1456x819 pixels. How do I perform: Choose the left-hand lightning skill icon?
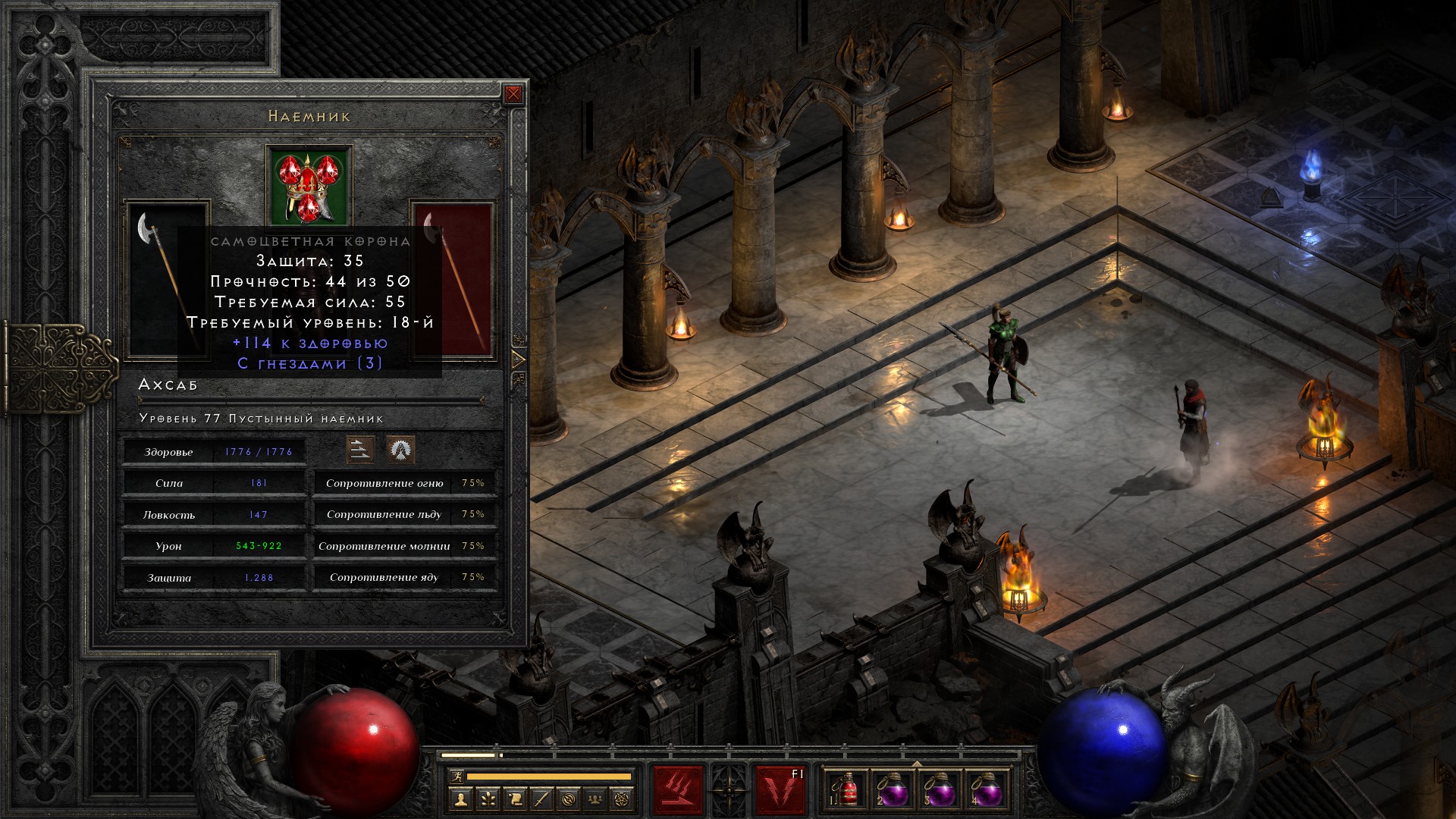[678, 789]
